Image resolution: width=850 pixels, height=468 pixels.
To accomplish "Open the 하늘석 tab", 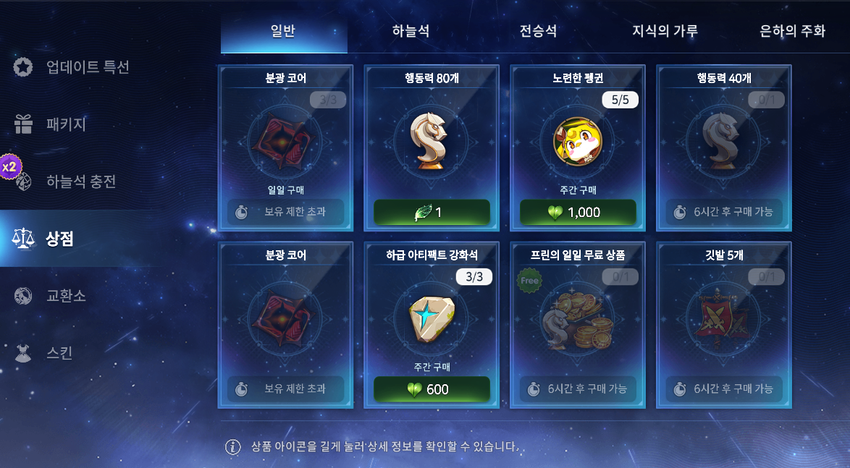I will click(x=411, y=31).
